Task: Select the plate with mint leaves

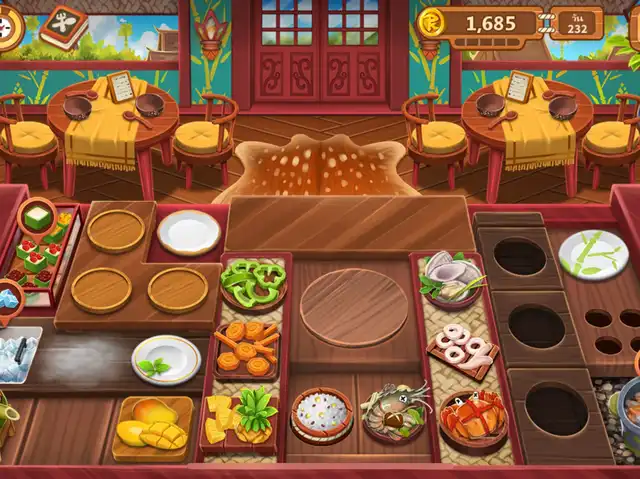Action: pos(166,360)
